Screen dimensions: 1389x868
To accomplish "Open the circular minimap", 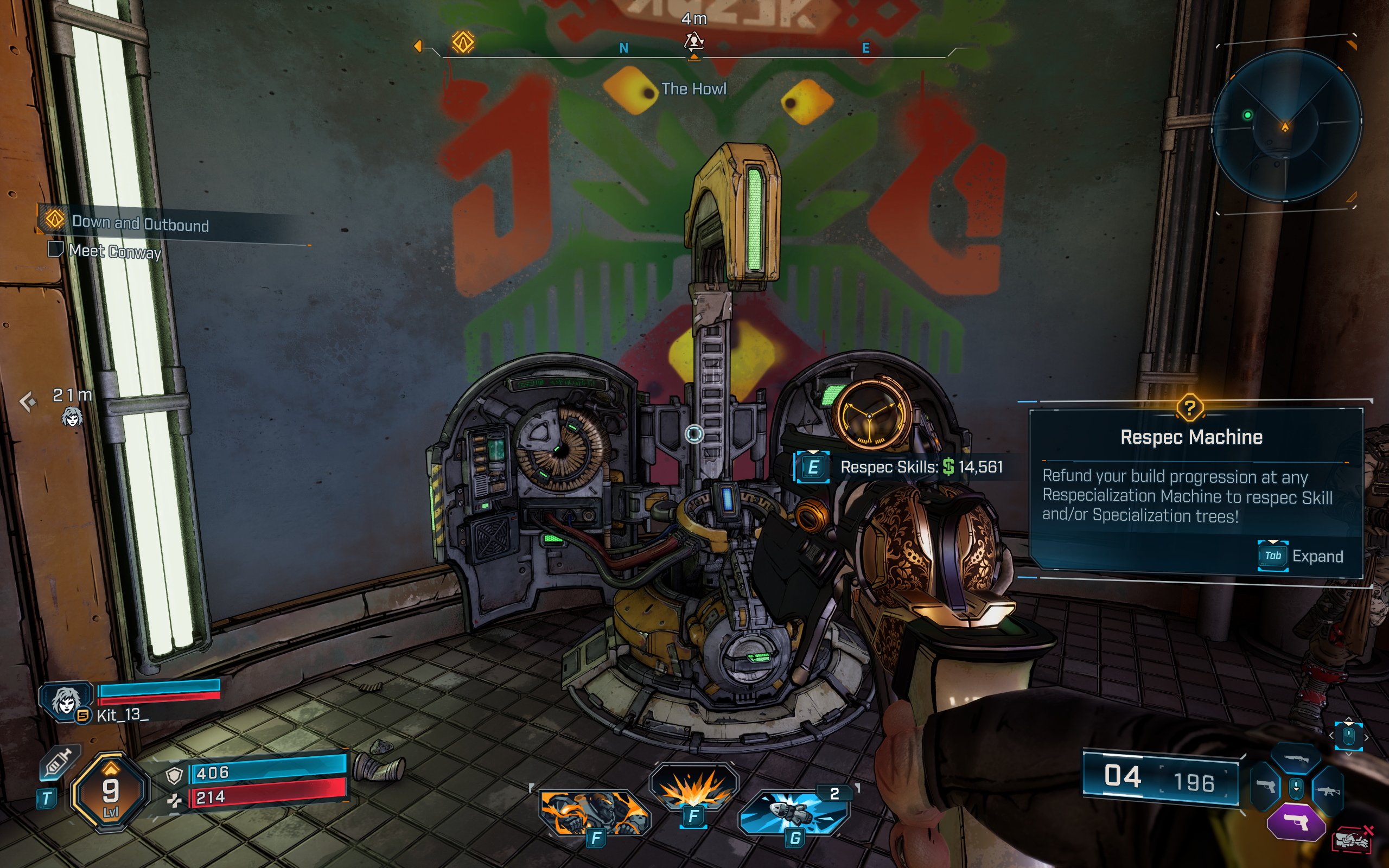I will pyautogui.click(x=1286, y=126).
